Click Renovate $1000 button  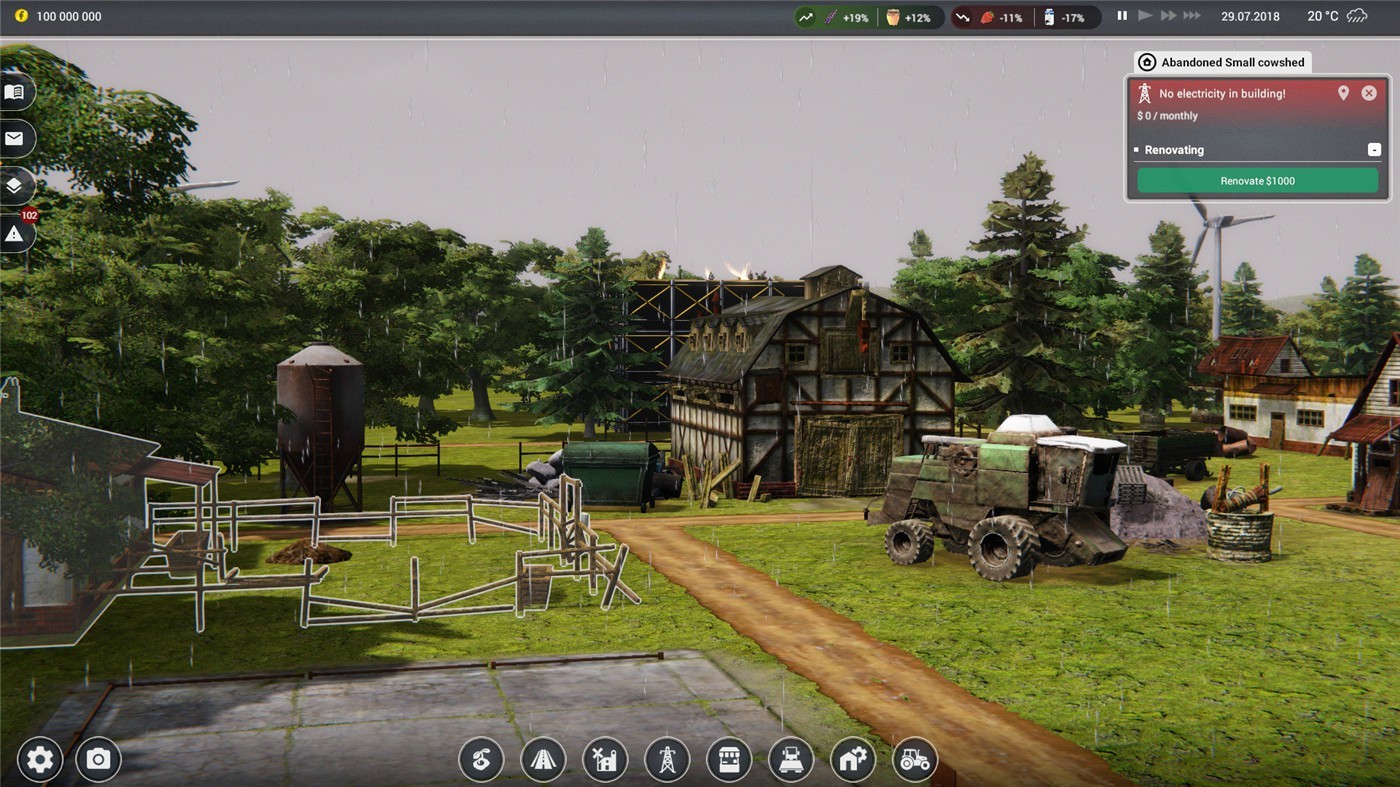click(1257, 181)
